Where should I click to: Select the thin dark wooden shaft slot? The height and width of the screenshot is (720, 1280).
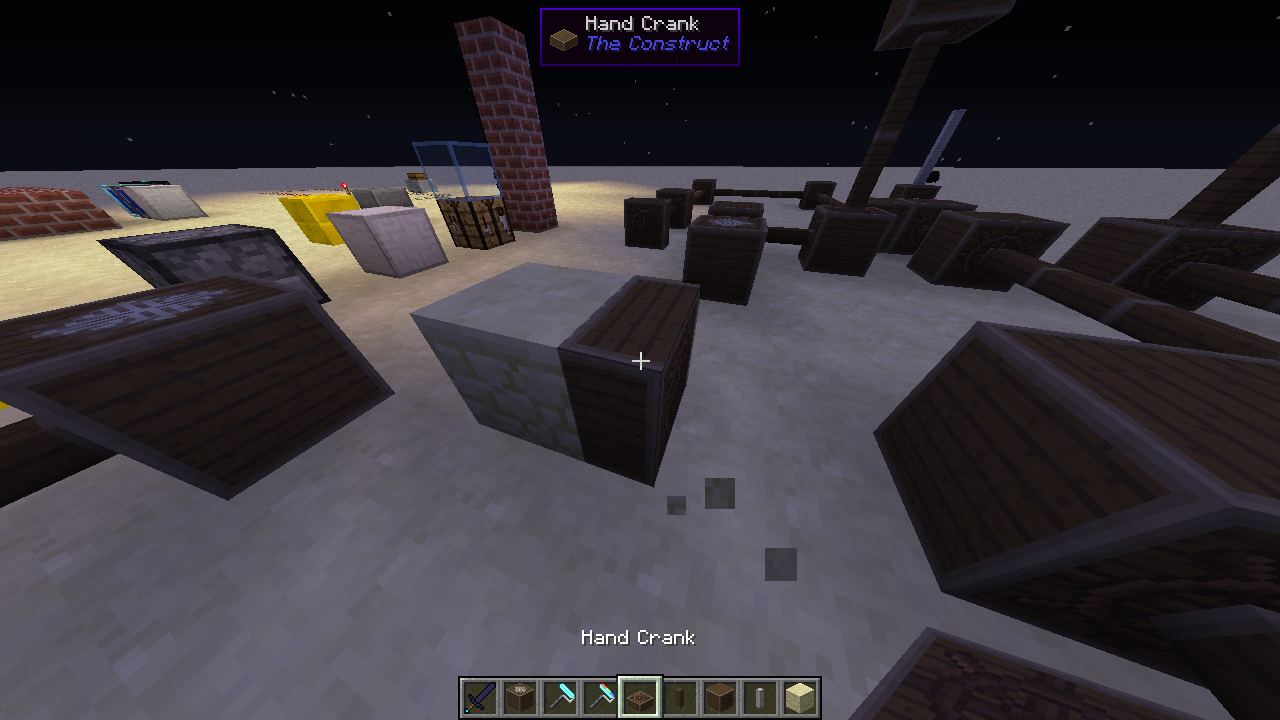coord(680,697)
